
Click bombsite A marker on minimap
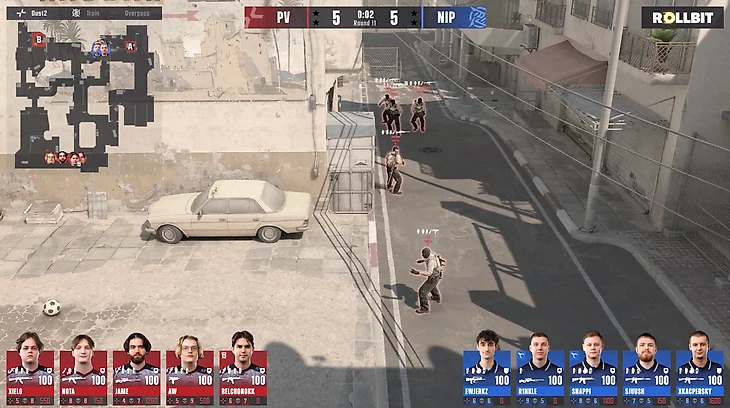coord(129,45)
